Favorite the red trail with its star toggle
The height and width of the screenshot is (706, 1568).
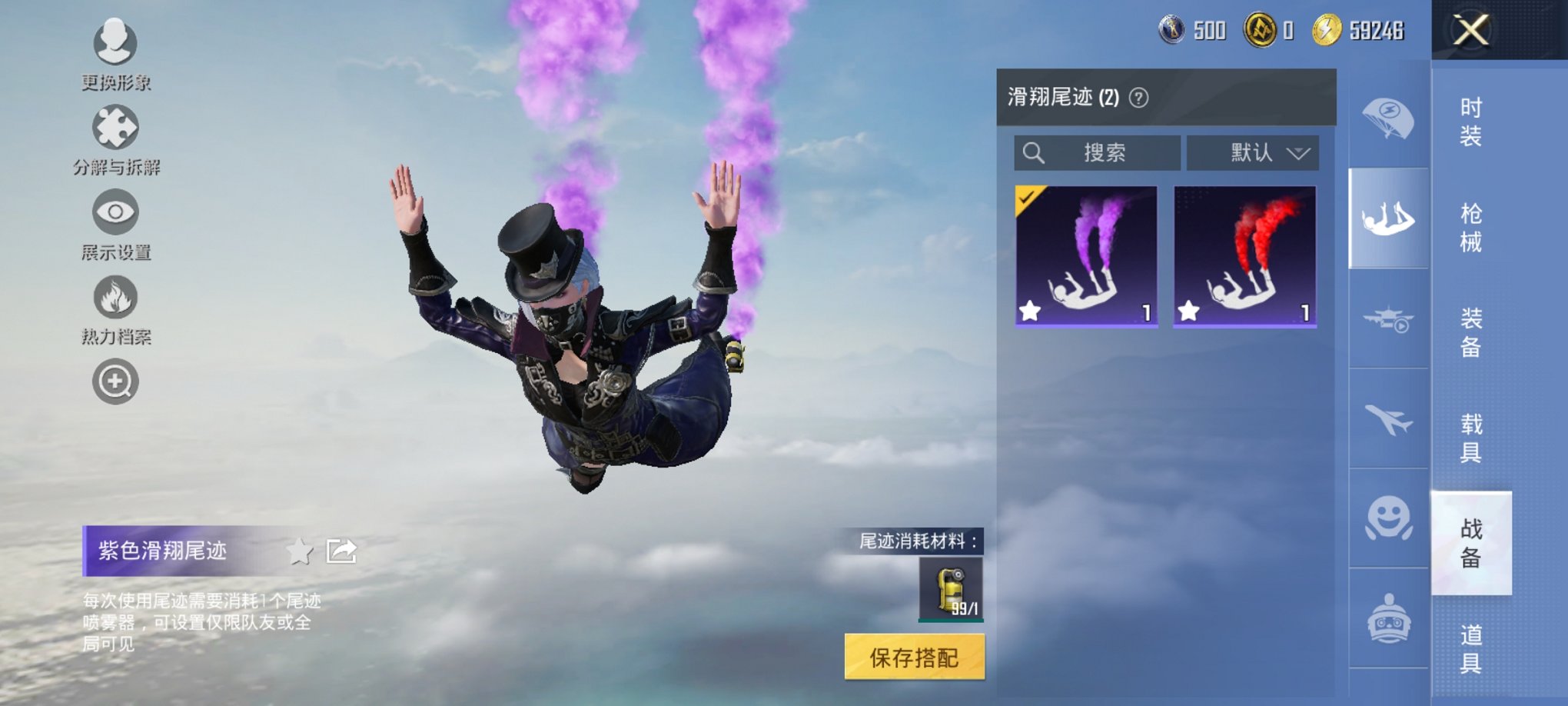click(1191, 311)
